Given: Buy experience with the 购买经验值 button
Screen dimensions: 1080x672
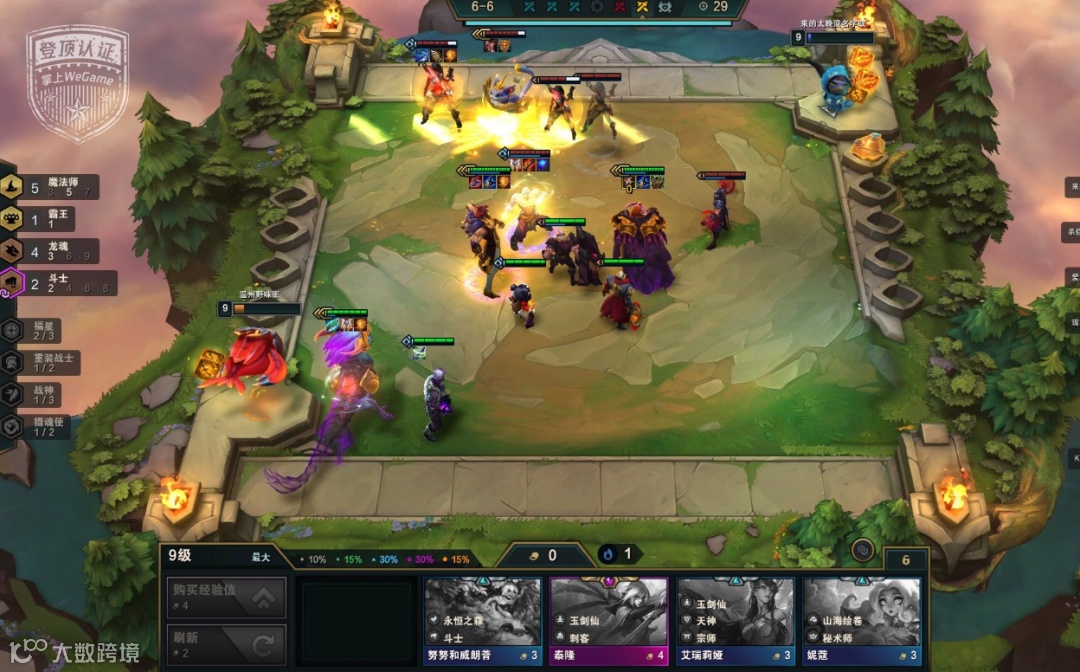Looking at the screenshot, I should click(x=226, y=597).
